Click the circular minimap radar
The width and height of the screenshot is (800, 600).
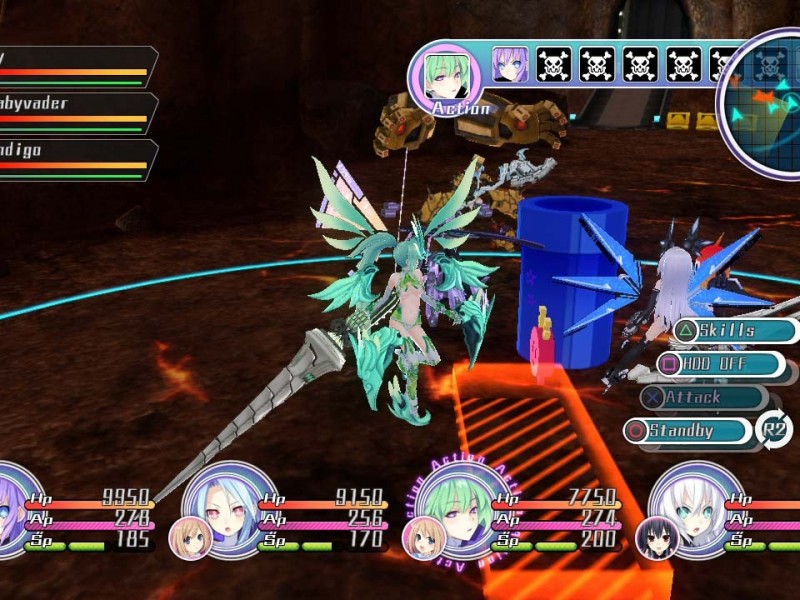pyautogui.click(x=765, y=100)
